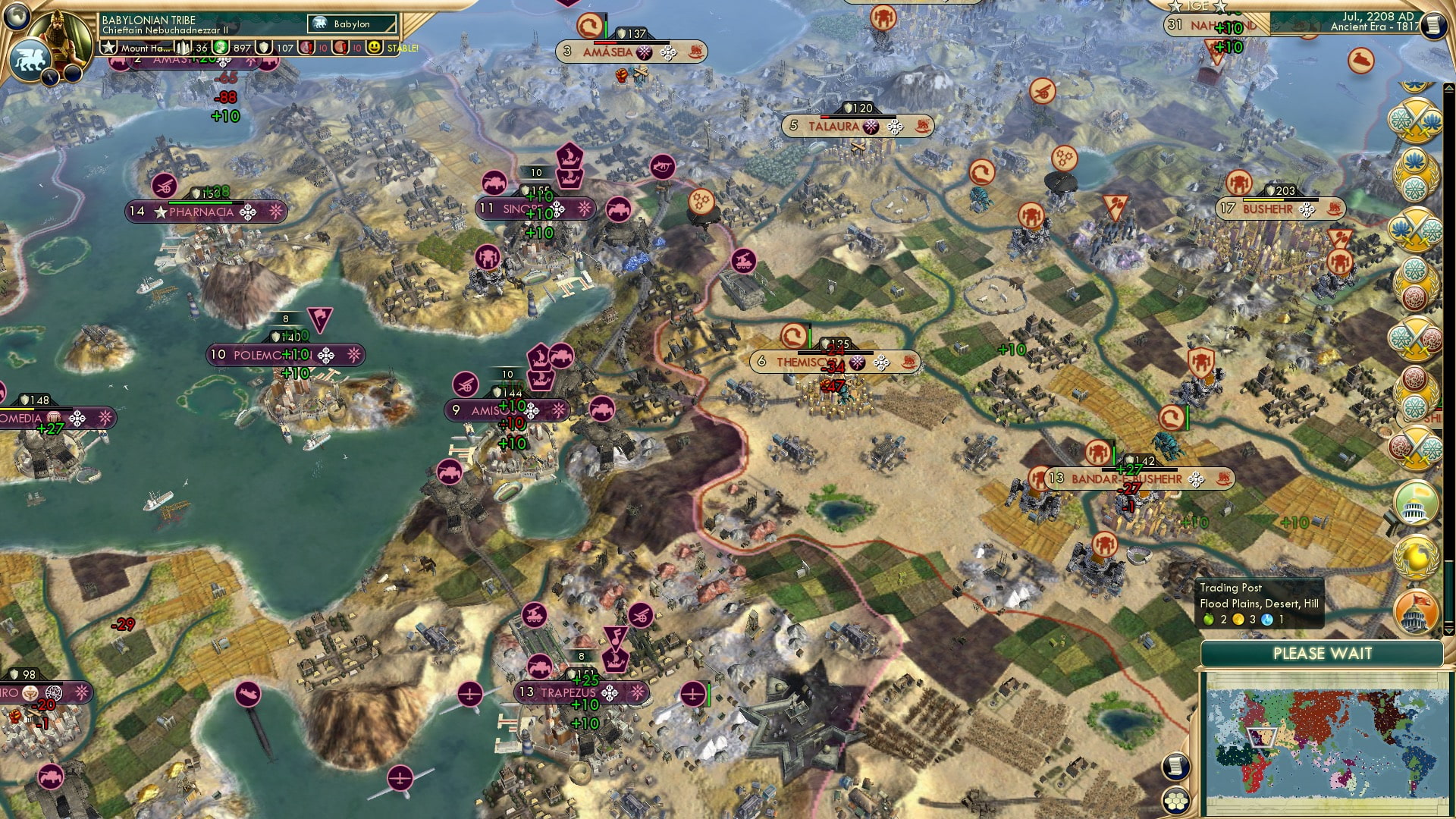Open the Babylon civilization dropdown
This screenshot has height=819, width=1456.
353,24
